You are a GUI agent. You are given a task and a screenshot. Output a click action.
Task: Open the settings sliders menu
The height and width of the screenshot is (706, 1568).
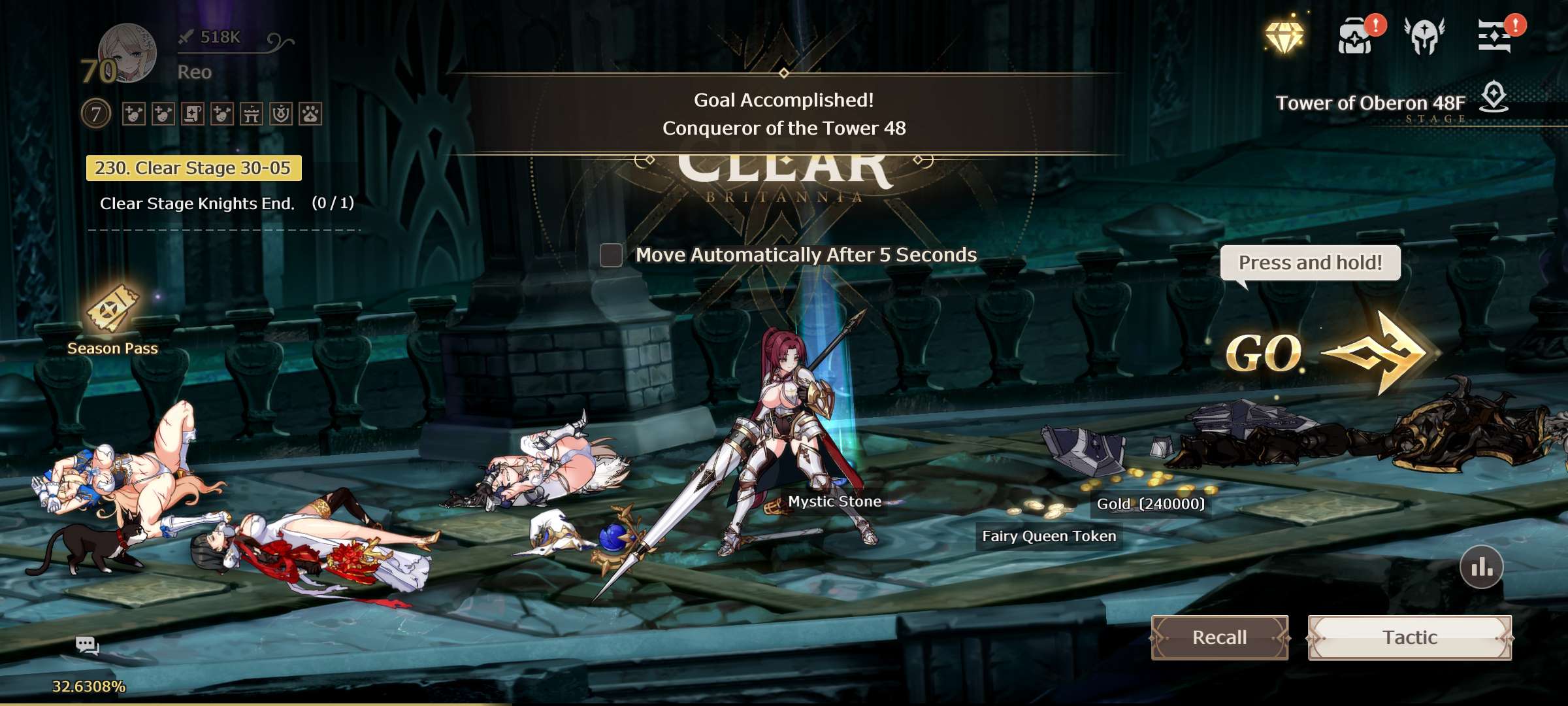click(1494, 36)
